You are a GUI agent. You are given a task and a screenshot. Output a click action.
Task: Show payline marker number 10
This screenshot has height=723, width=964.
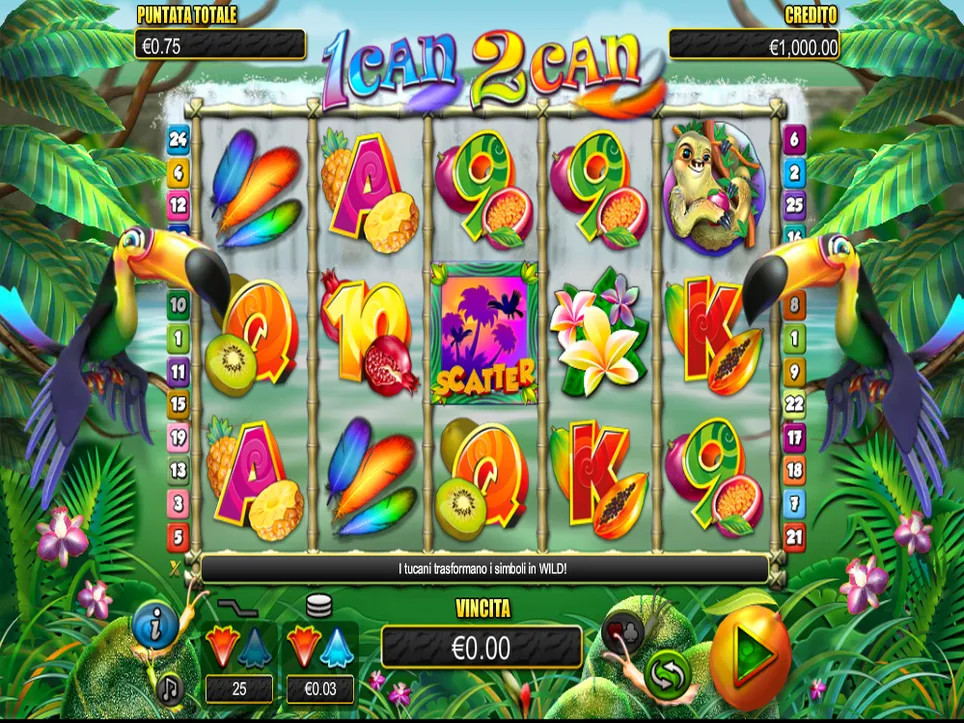[x=178, y=304]
